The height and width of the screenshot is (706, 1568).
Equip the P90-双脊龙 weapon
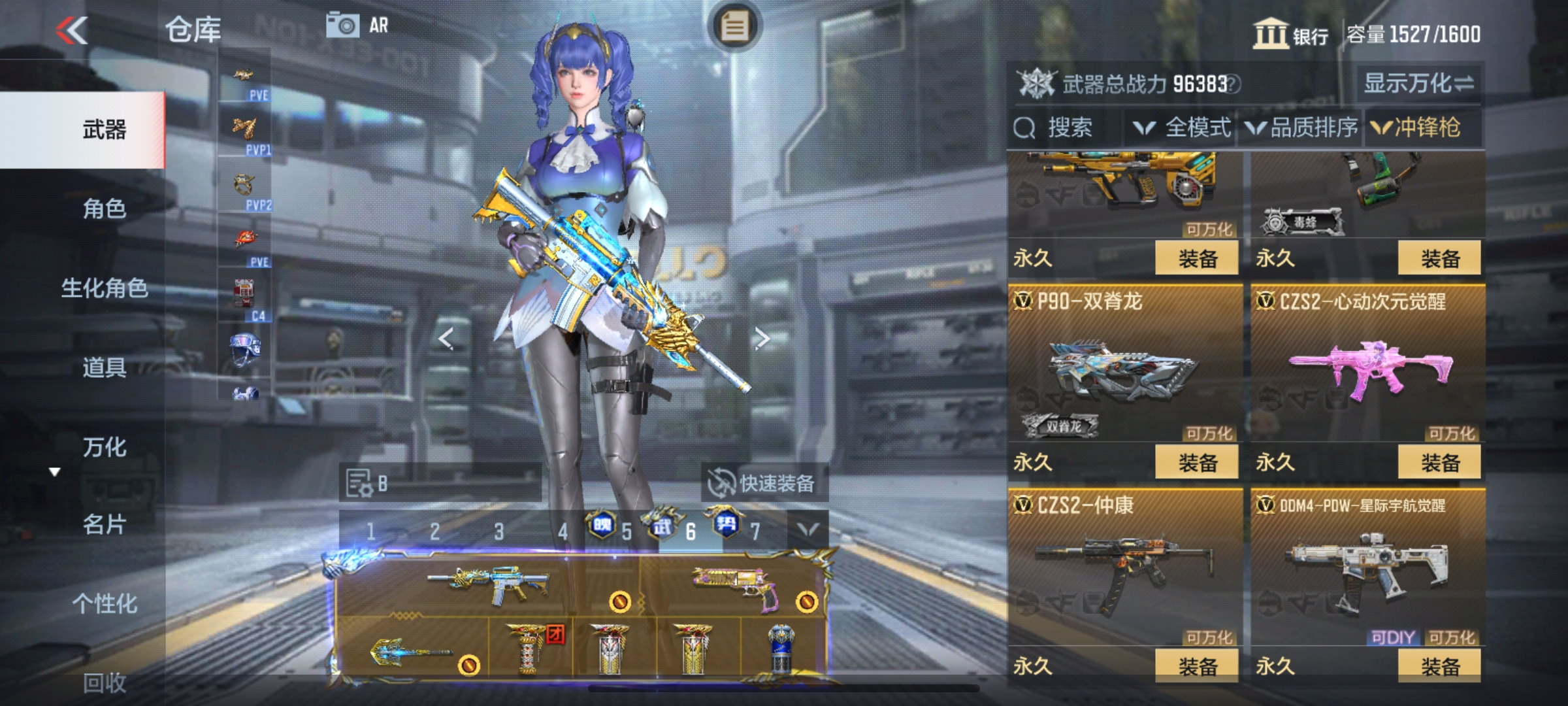pos(1197,463)
